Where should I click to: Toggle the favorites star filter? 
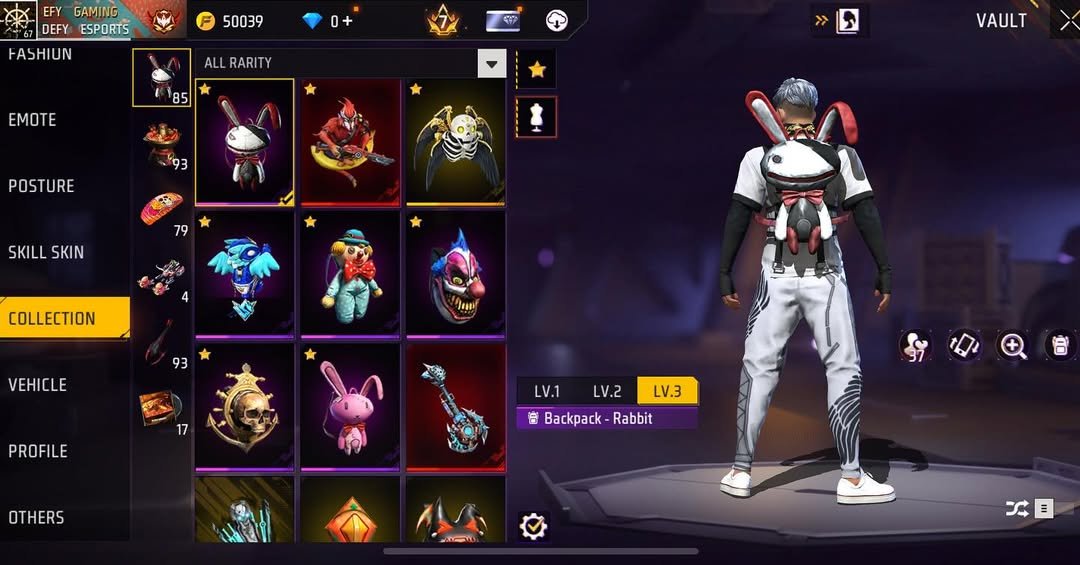537,70
